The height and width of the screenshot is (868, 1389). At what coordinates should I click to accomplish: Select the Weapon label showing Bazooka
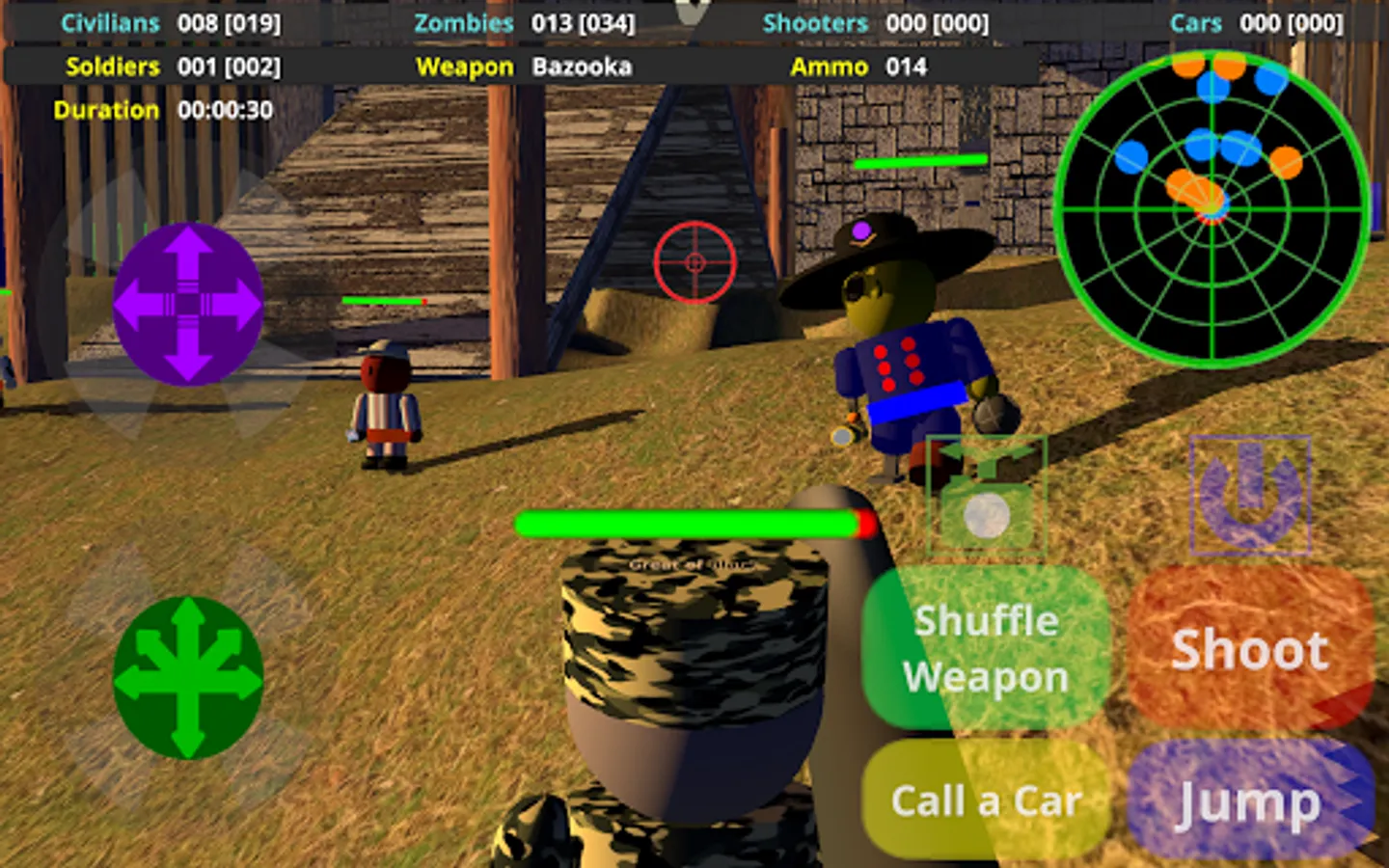coord(525,67)
